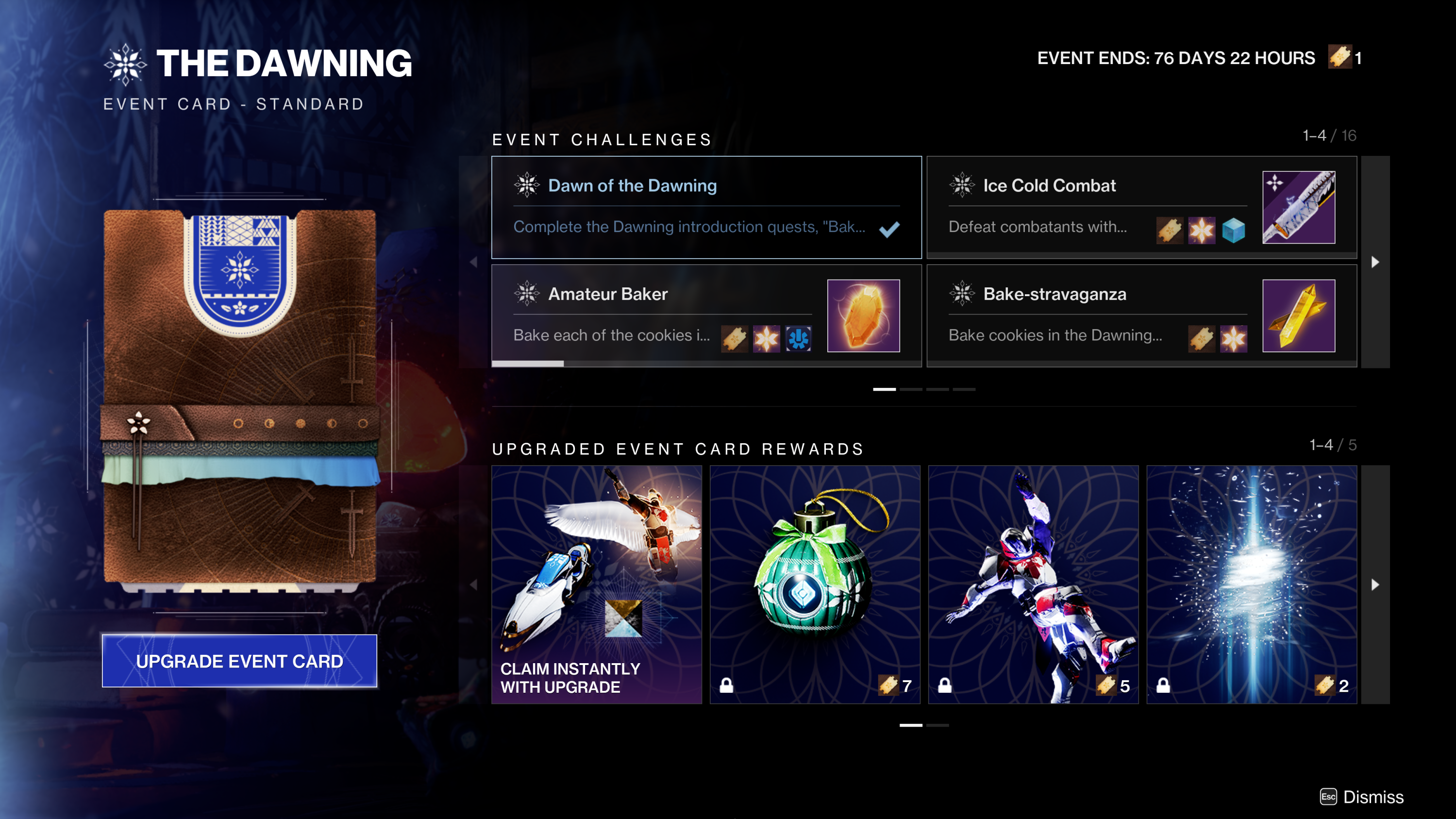Click the ticket reward icon under Ice Cold Combat
This screenshot has width=1456, height=819.
[1170, 231]
